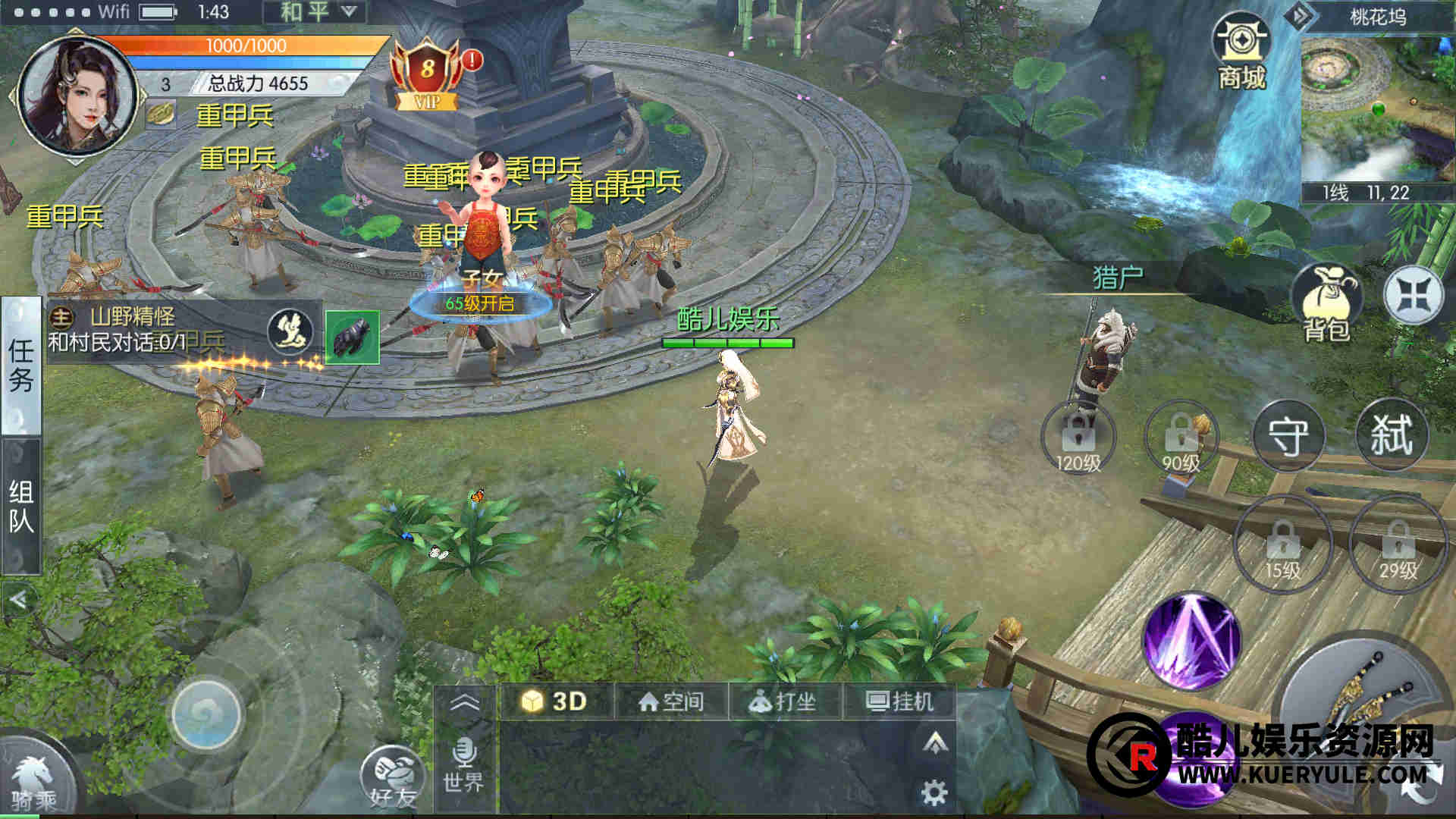Mount up with 骑乘 horse button
The image size is (1456, 819).
coord(34,781)
